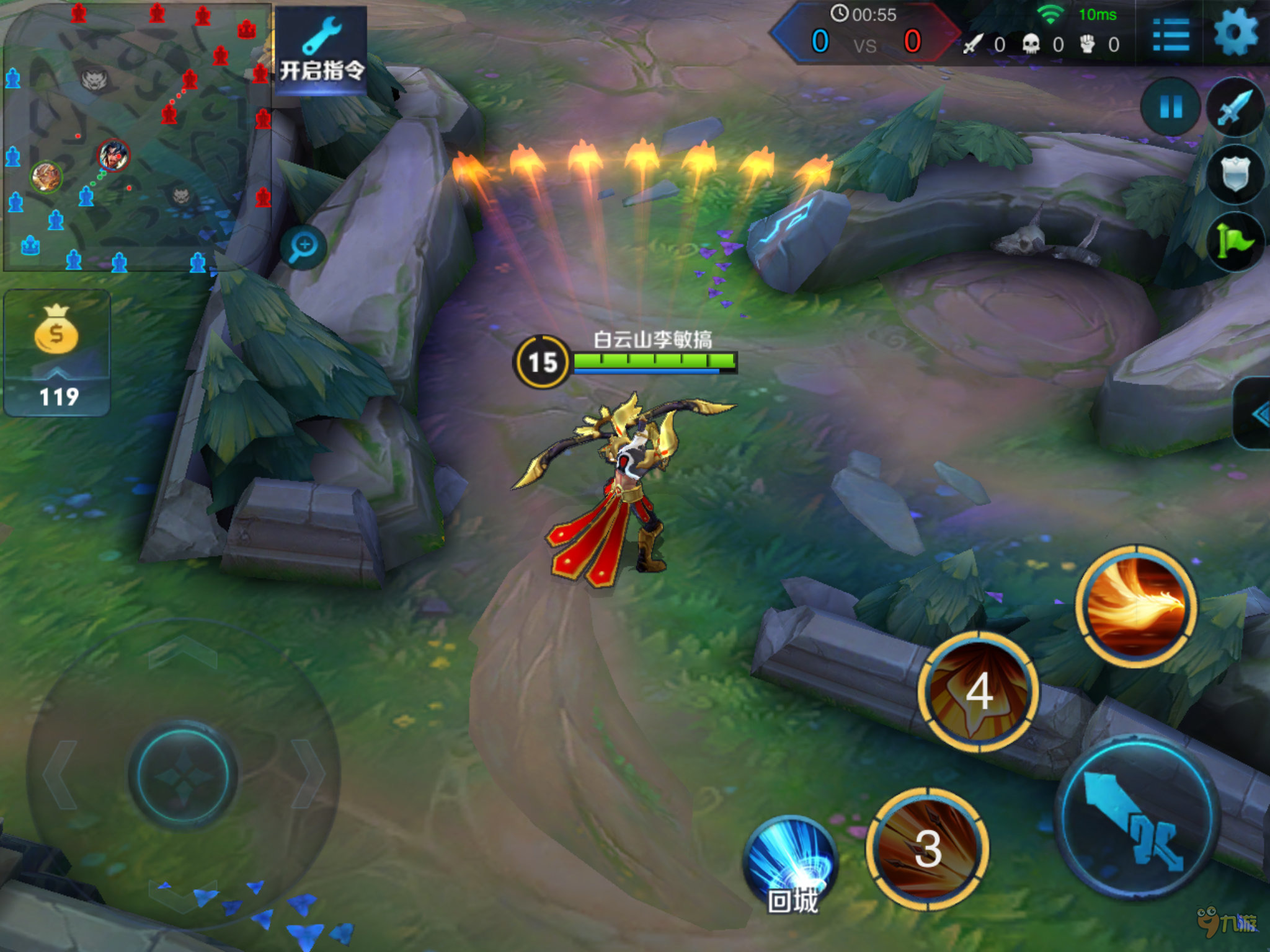This screenshot has height=952, width=1270.
Task: Use the arrow volley skill on cooldown 3
Action: 928,849
